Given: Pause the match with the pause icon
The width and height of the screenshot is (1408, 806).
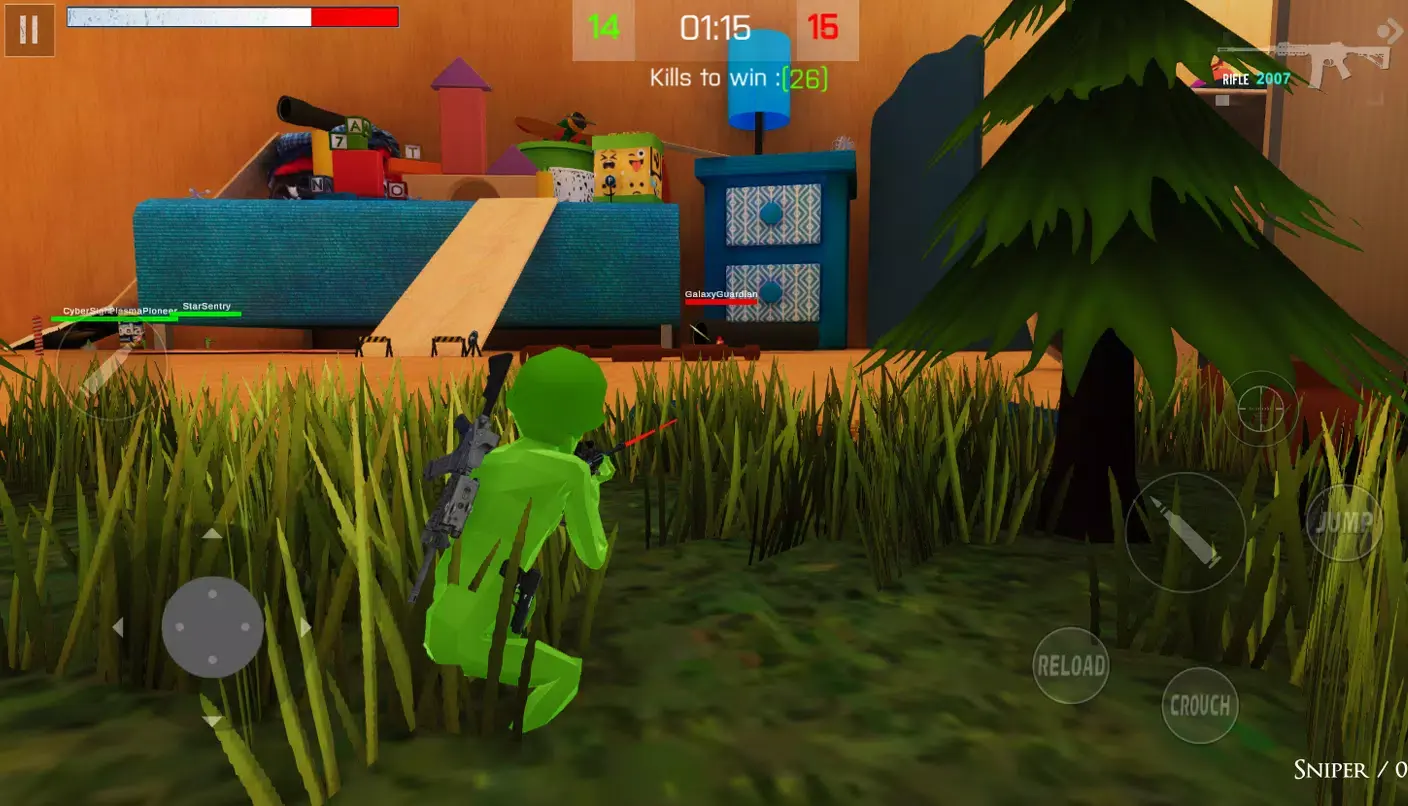Looking at the screenshot, I should 28,29.
